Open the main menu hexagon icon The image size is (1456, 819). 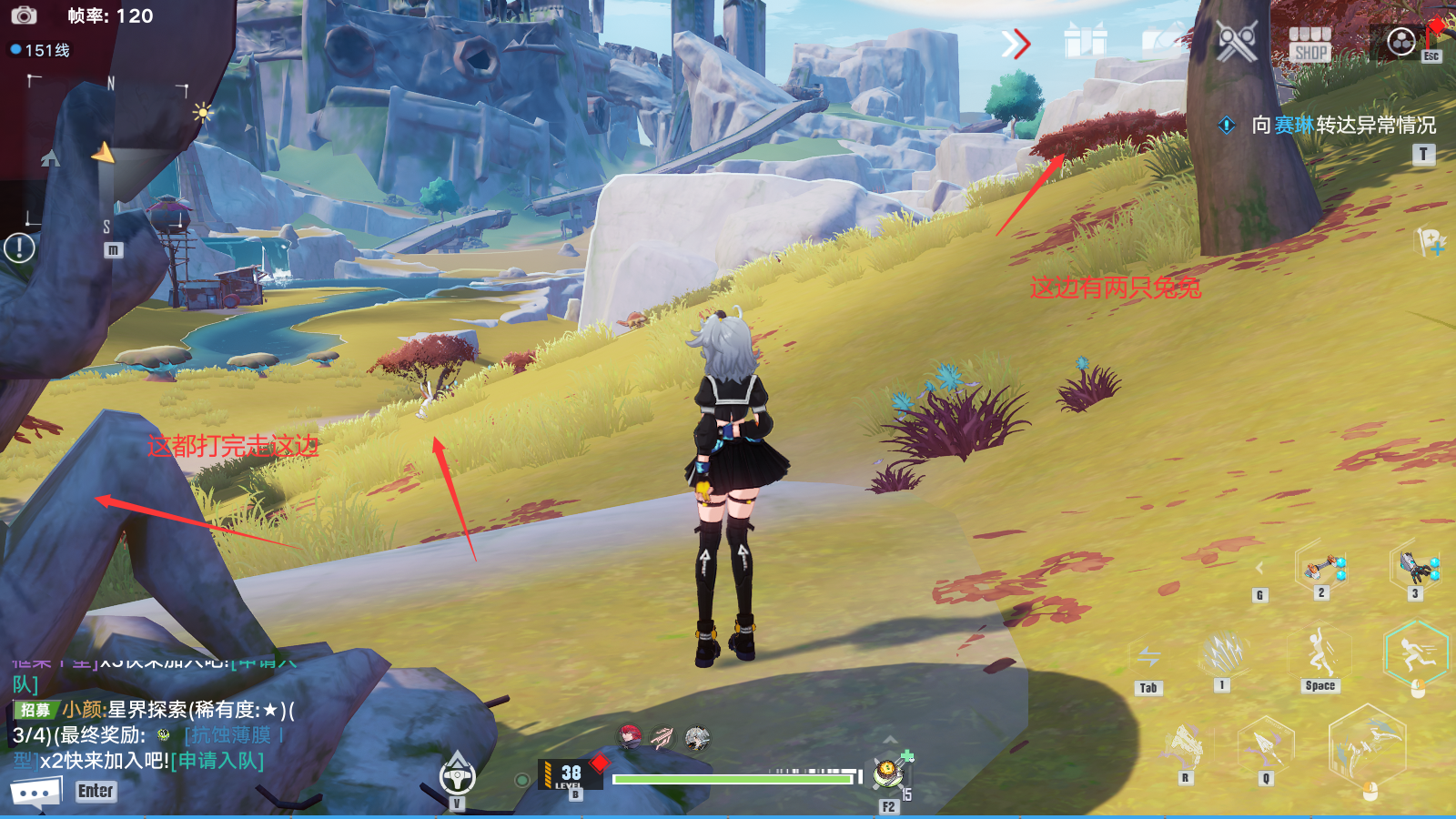tap(1401, 41)
